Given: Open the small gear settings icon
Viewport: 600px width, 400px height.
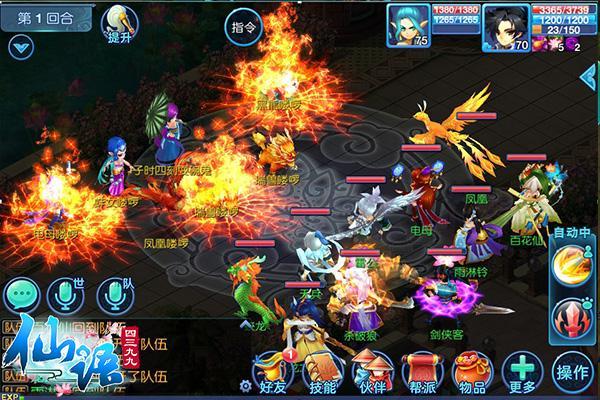Looking at the screenshot, I should pyautogui.click(x=246, y=384).
